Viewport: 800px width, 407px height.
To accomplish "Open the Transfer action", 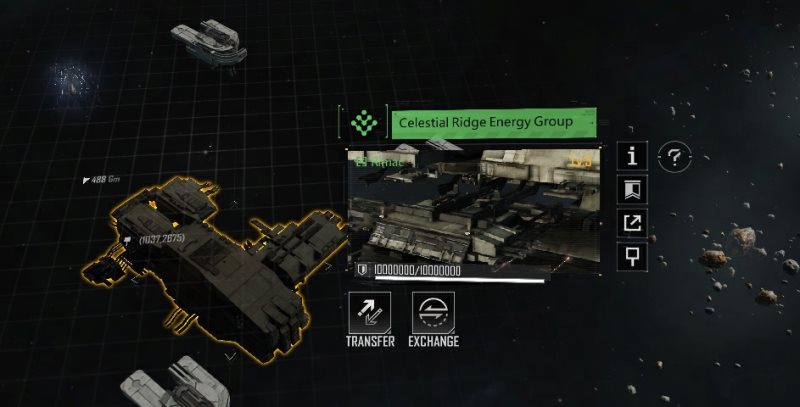I will click(x=369, y=312).
